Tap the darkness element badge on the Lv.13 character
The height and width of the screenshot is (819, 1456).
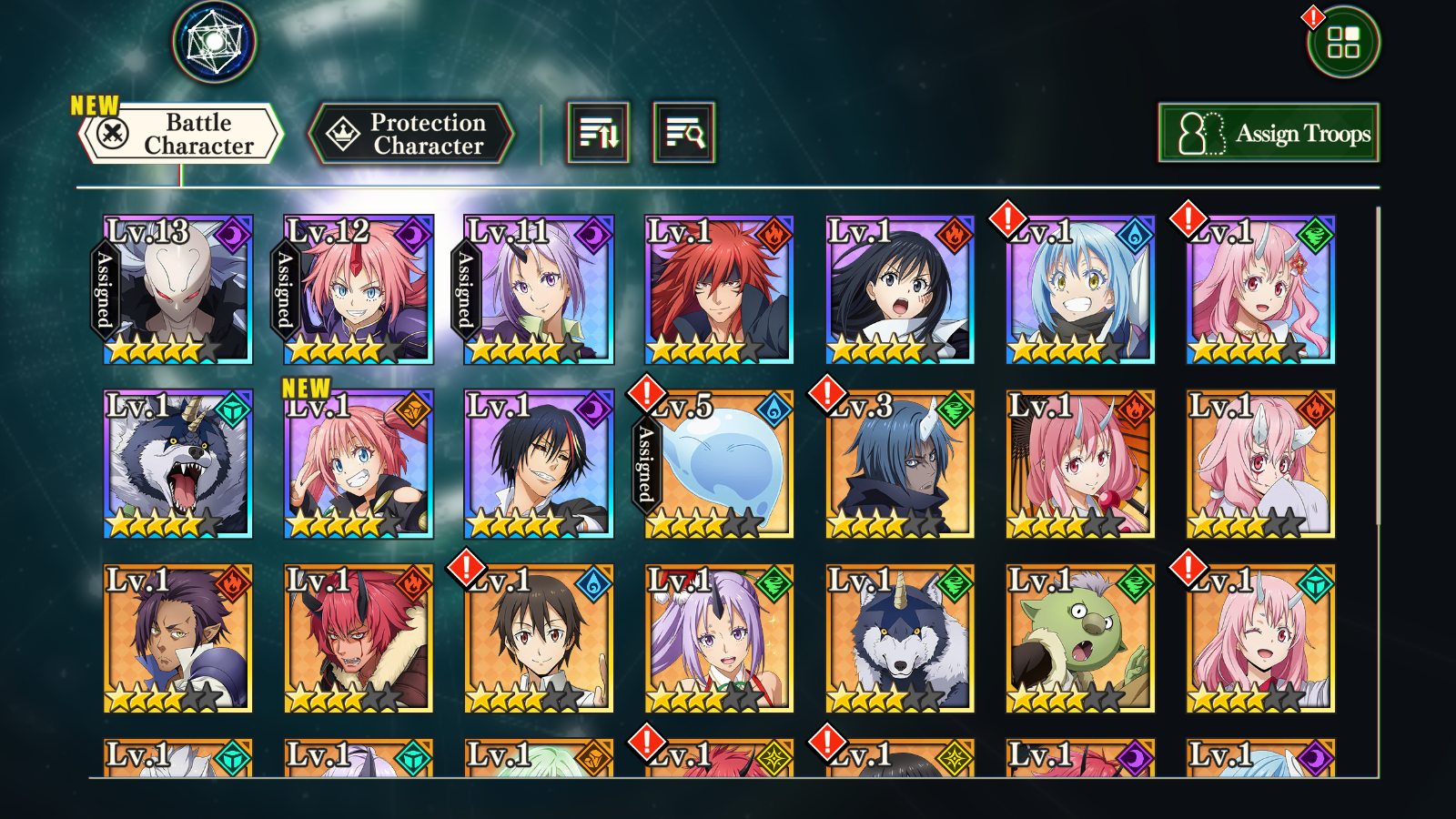[235, 233]
